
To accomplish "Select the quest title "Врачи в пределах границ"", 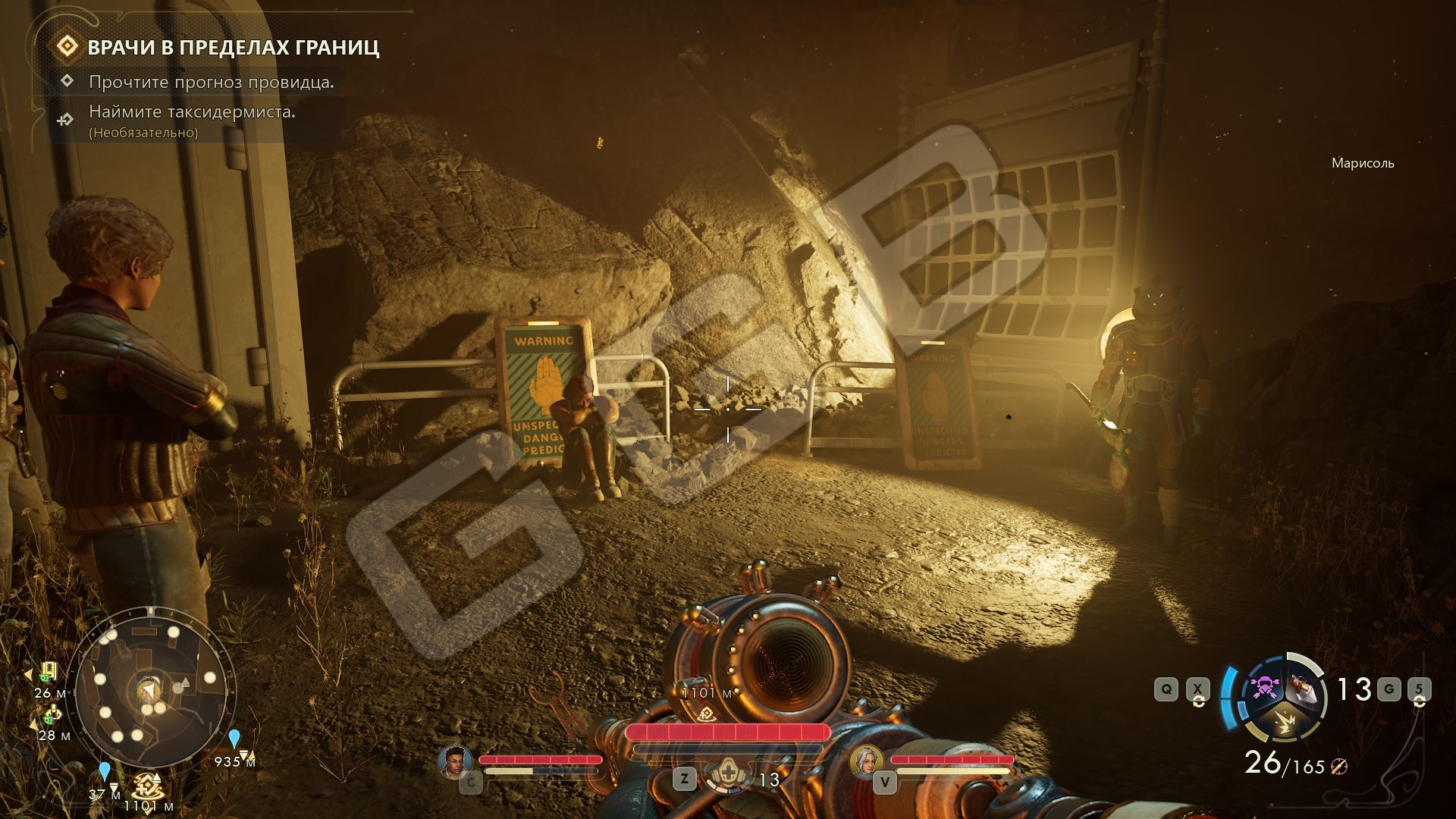I will coord(233,48).
